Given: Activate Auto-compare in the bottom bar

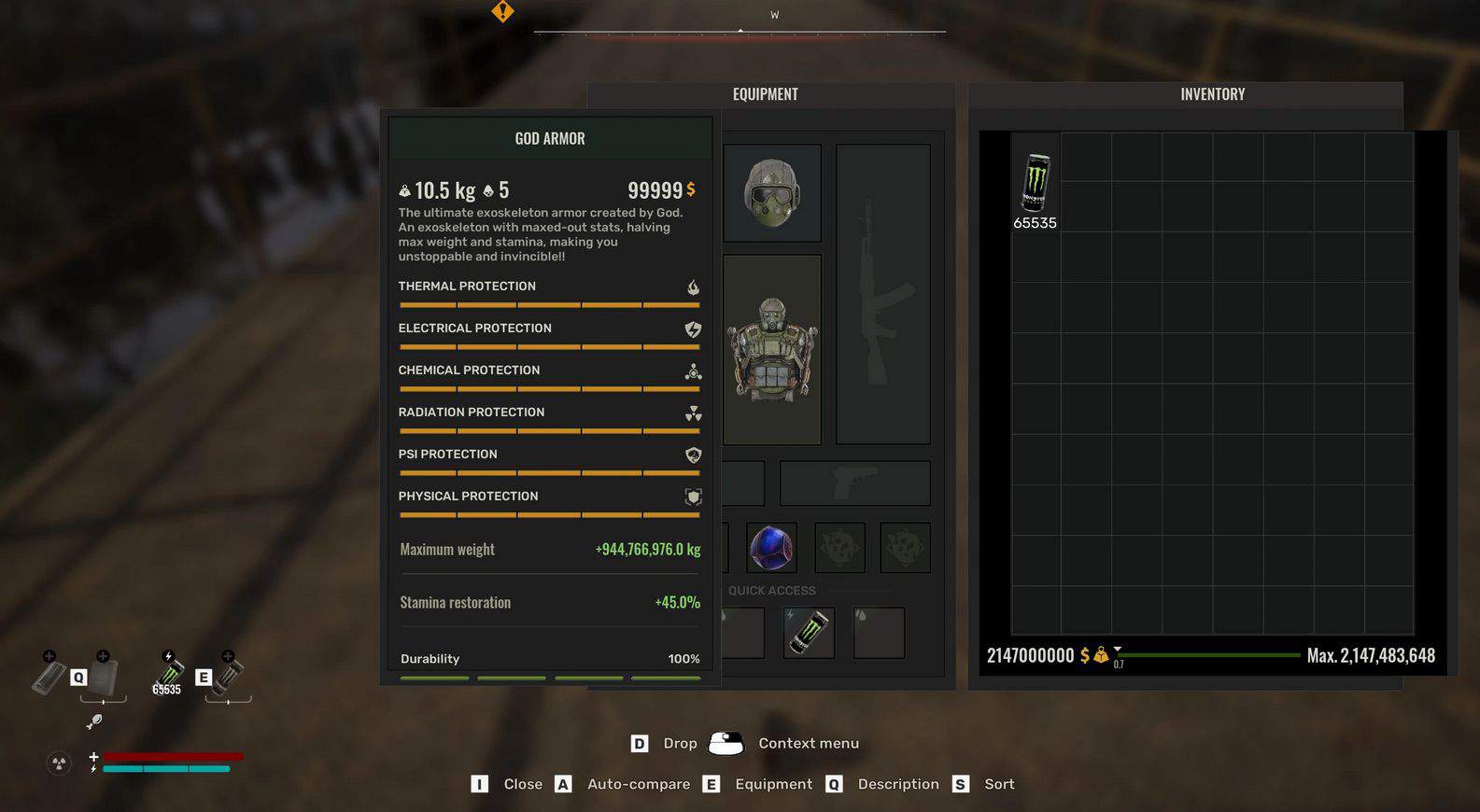Looking at the screenshot, I should click(638, 784).
